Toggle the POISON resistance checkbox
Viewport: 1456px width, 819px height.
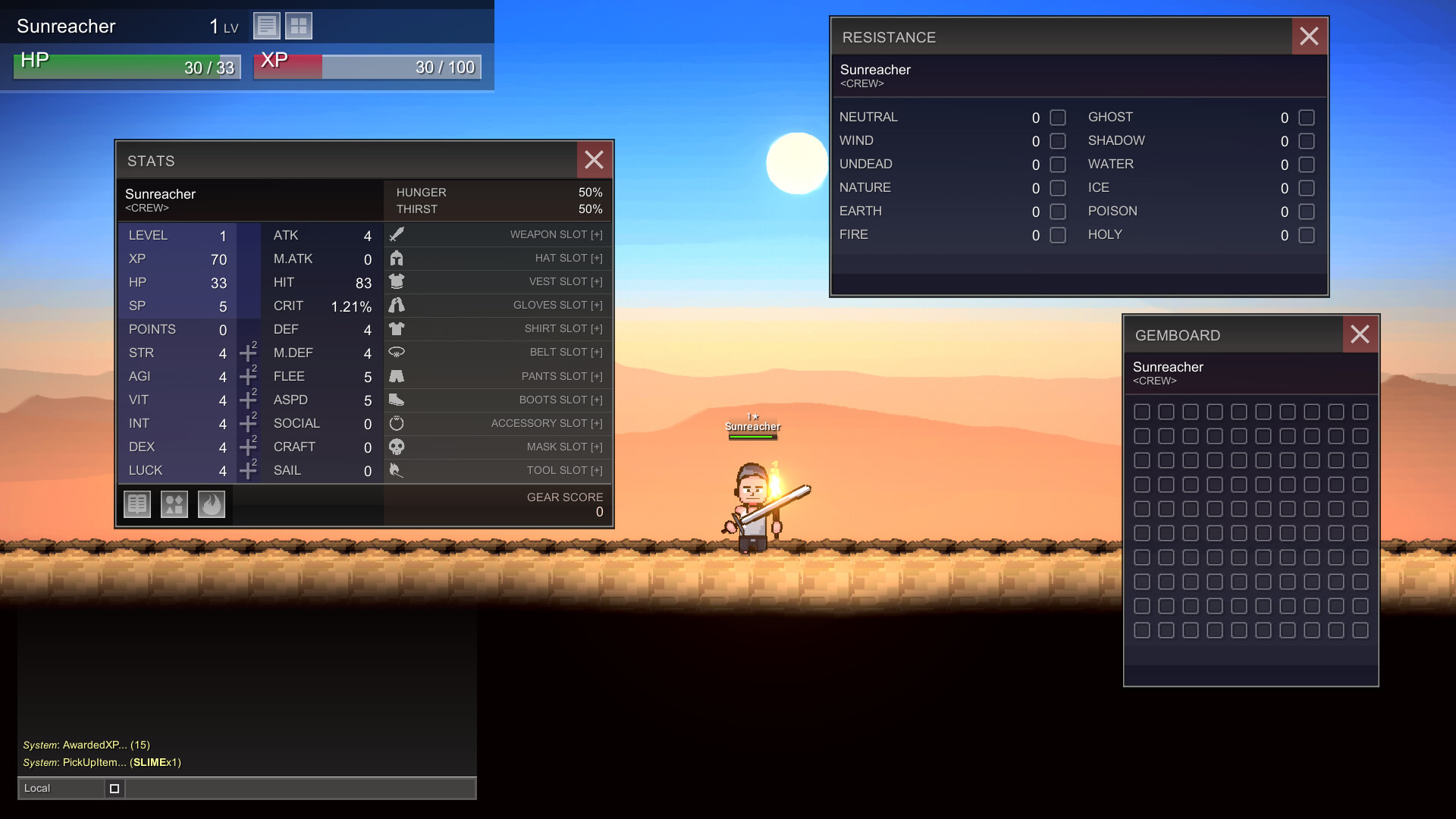tap(1306, 212)
